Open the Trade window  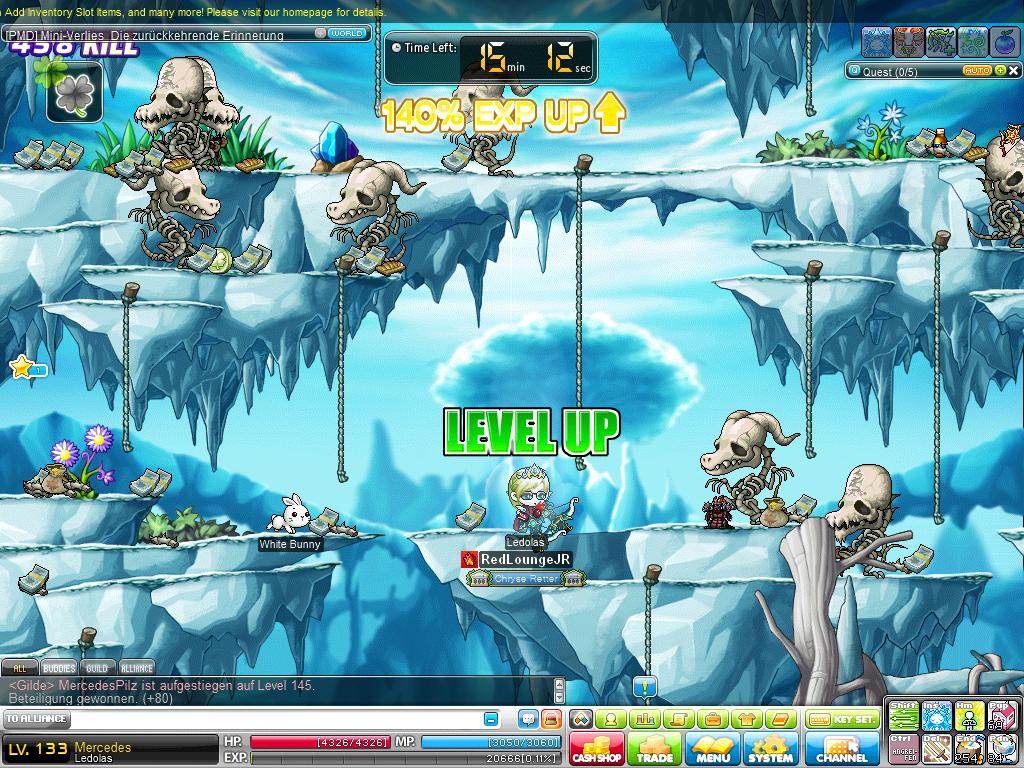pyautogui.click(x=655, y=749)
